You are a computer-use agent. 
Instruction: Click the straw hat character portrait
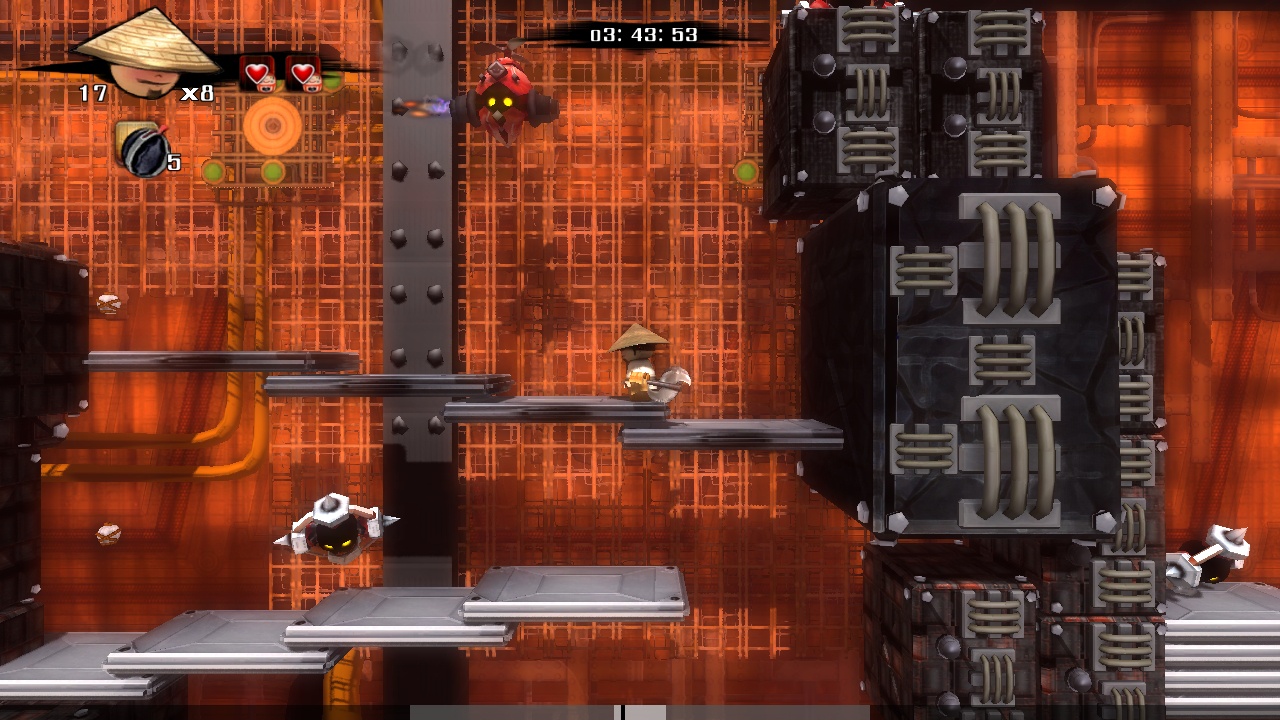tap(147, 58)
